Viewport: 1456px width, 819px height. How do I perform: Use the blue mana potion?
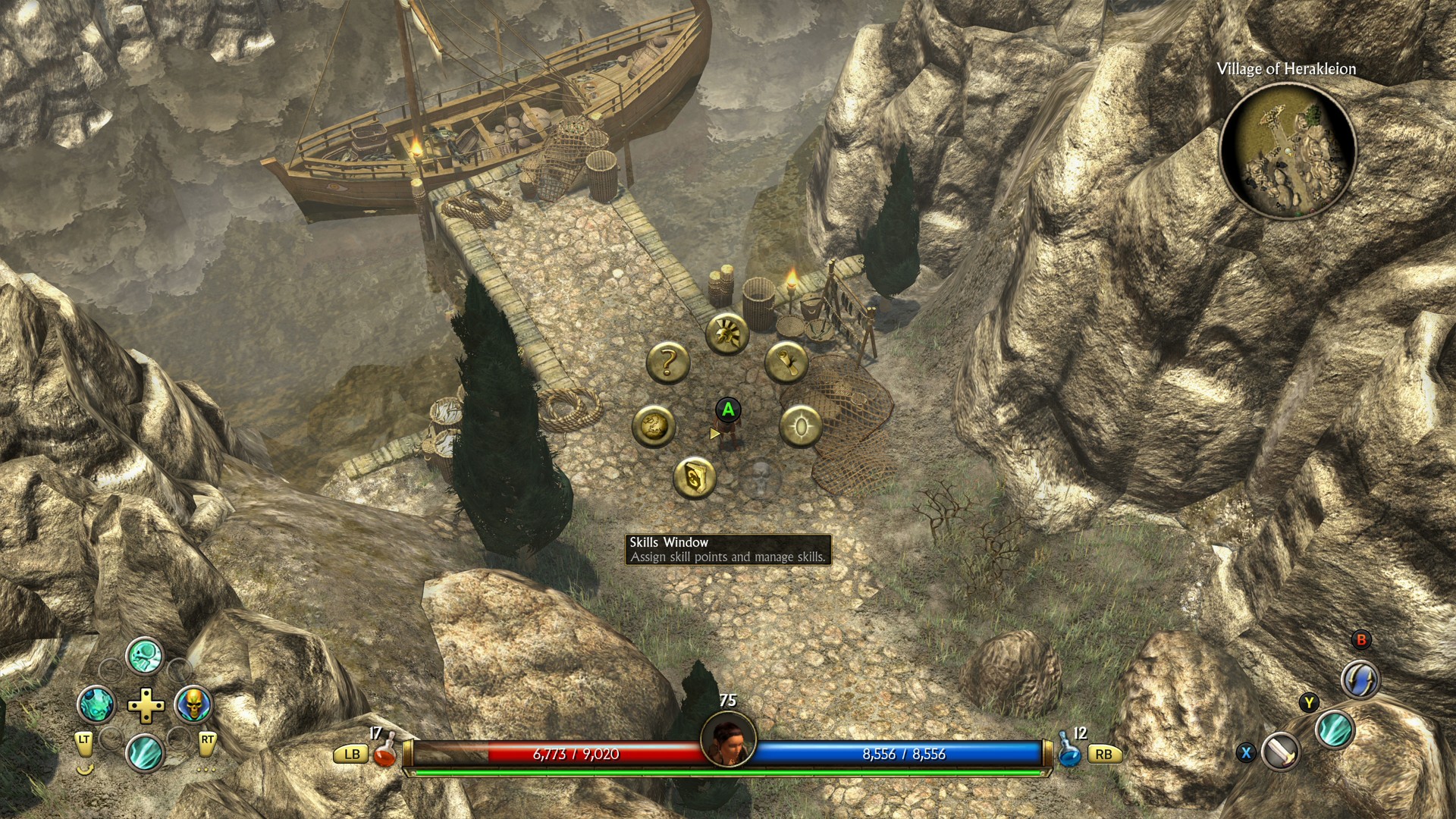[x=1069, y=752]
